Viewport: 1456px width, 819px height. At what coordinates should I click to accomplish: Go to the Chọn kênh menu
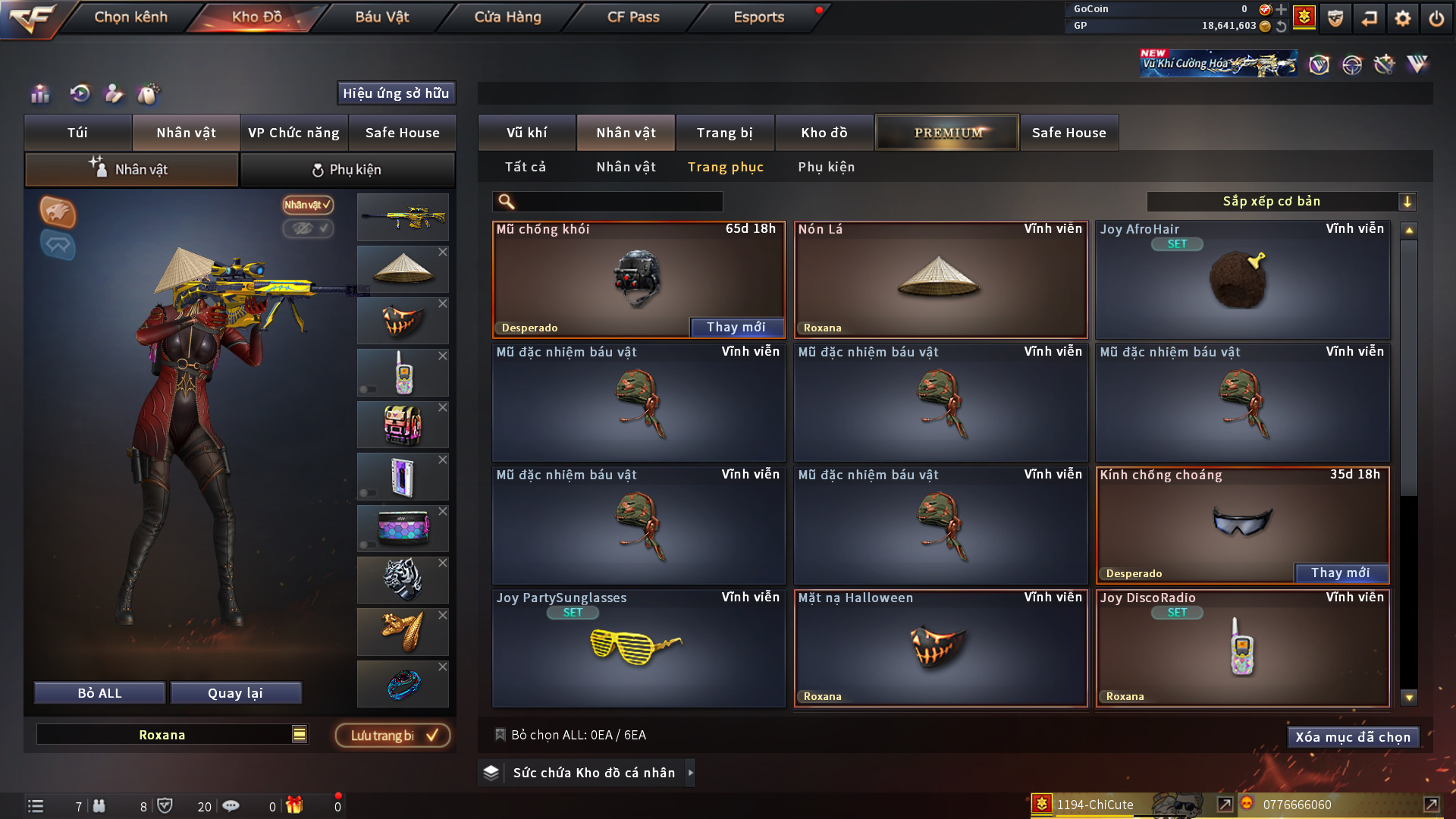pyautogui.click(x=130, y=17)
